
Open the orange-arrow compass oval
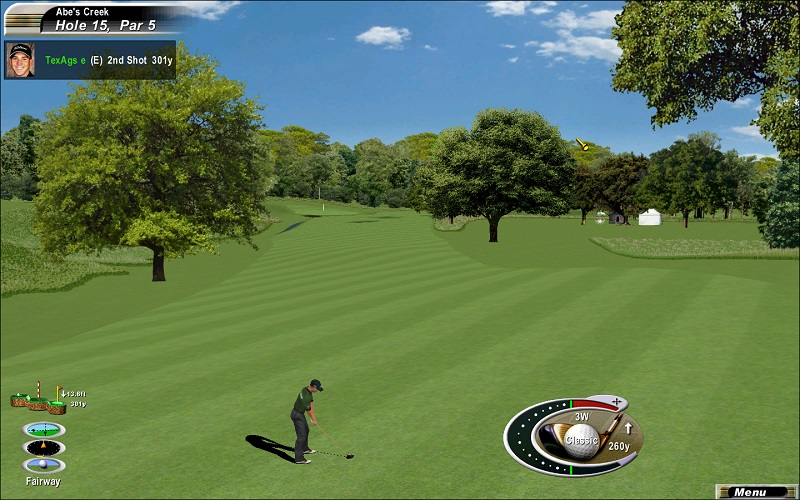pos(43,447)
